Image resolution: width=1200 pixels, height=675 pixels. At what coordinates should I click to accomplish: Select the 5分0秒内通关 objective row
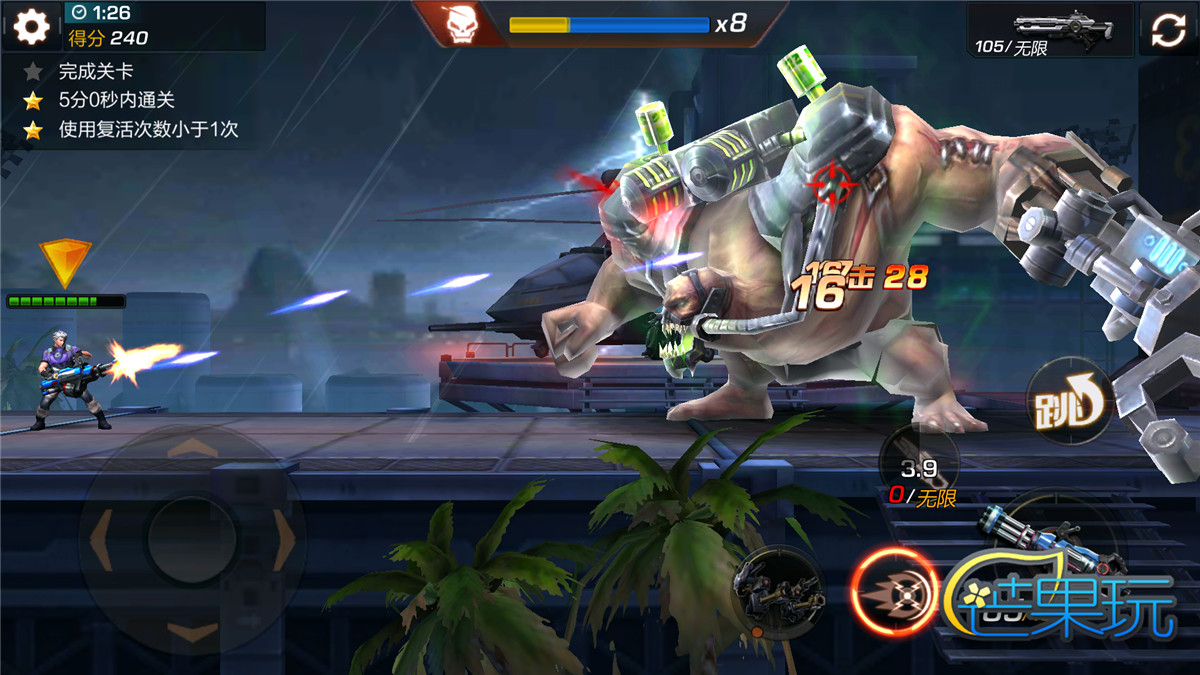116,101
